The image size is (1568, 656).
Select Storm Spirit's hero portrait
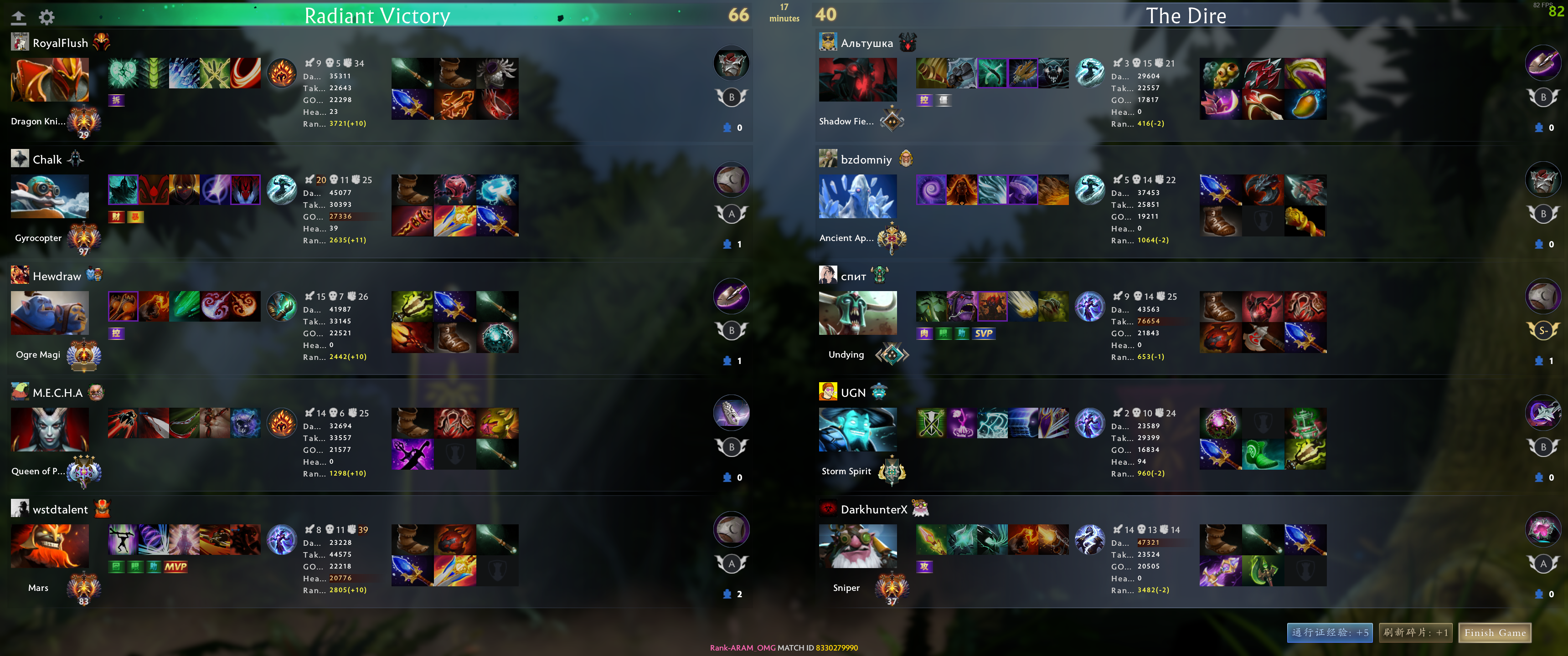click(x=858, y=429)
